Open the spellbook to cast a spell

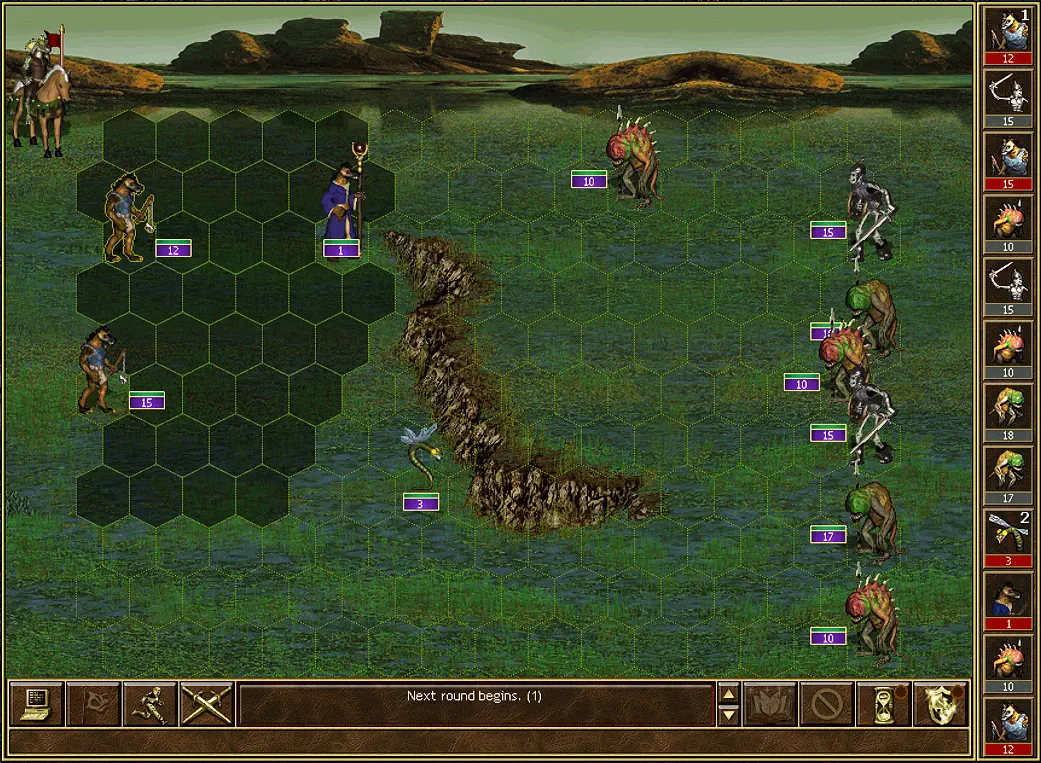[x=770, y=704]
